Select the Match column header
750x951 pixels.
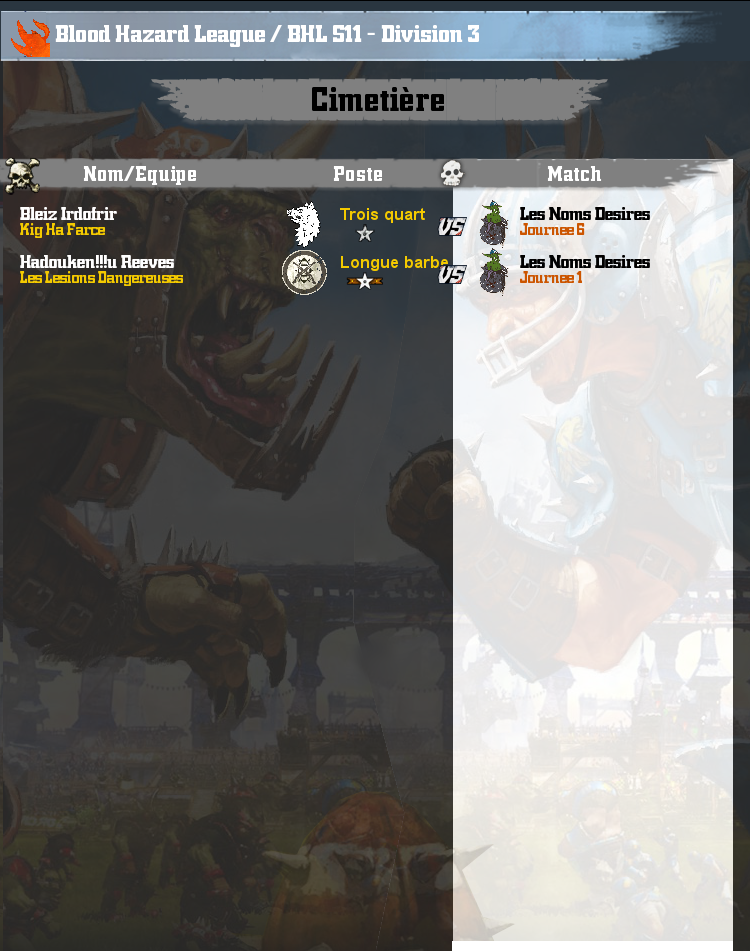[574, 174]
